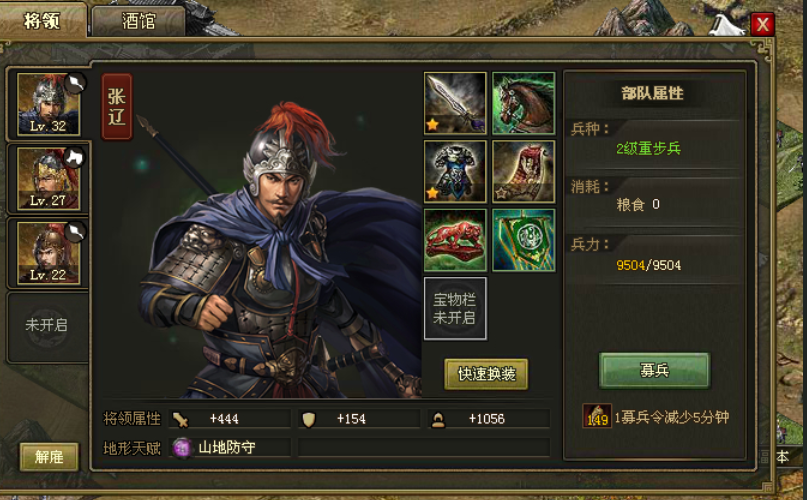
Task: Click the 未开启 locked general slot
Action: pos(47,326)
